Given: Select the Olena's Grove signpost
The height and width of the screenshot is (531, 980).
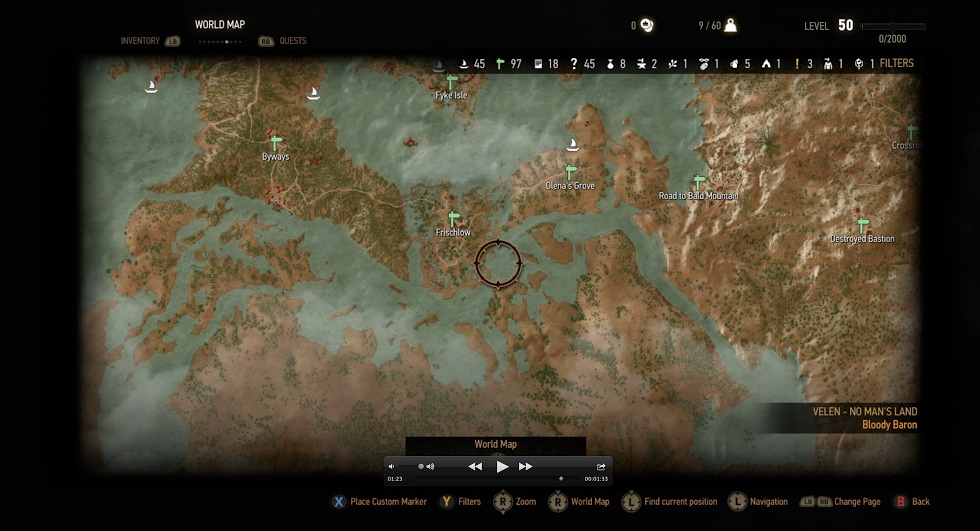Looking at the screenshot, I should point(571,172).
